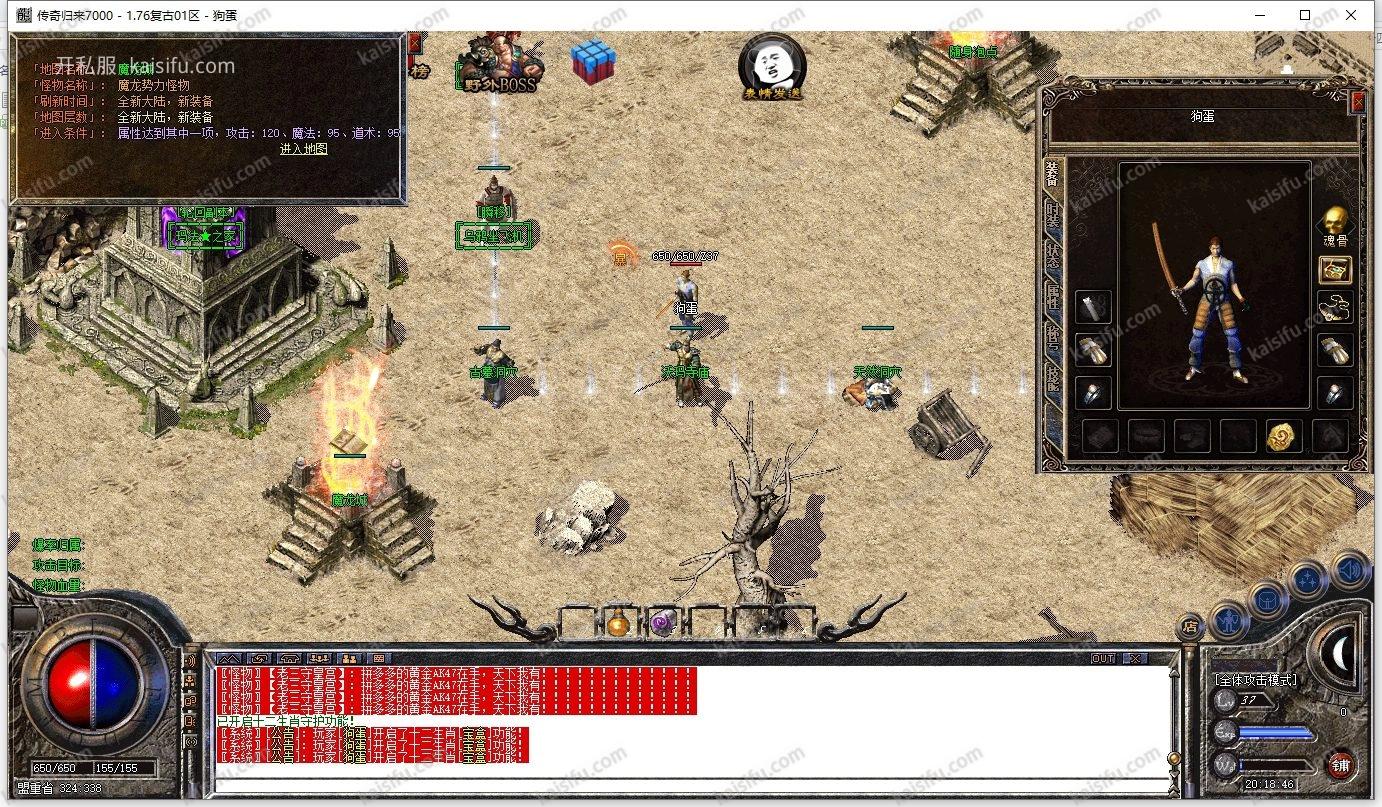
Task: Toggle the sound speaker button
Action: coord(1351,570)
